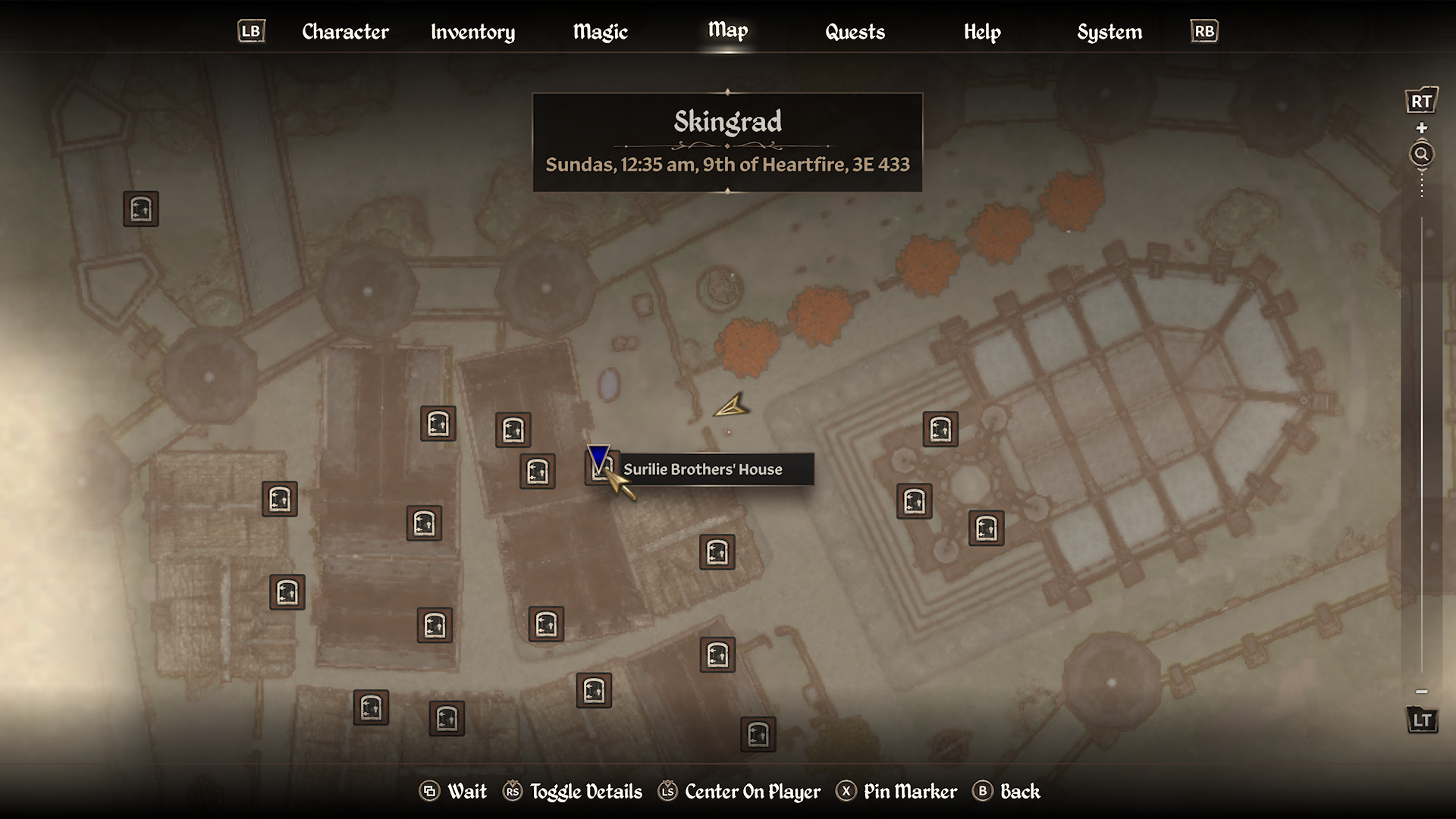Select the player's gold arrow marker

coord(732,407)
